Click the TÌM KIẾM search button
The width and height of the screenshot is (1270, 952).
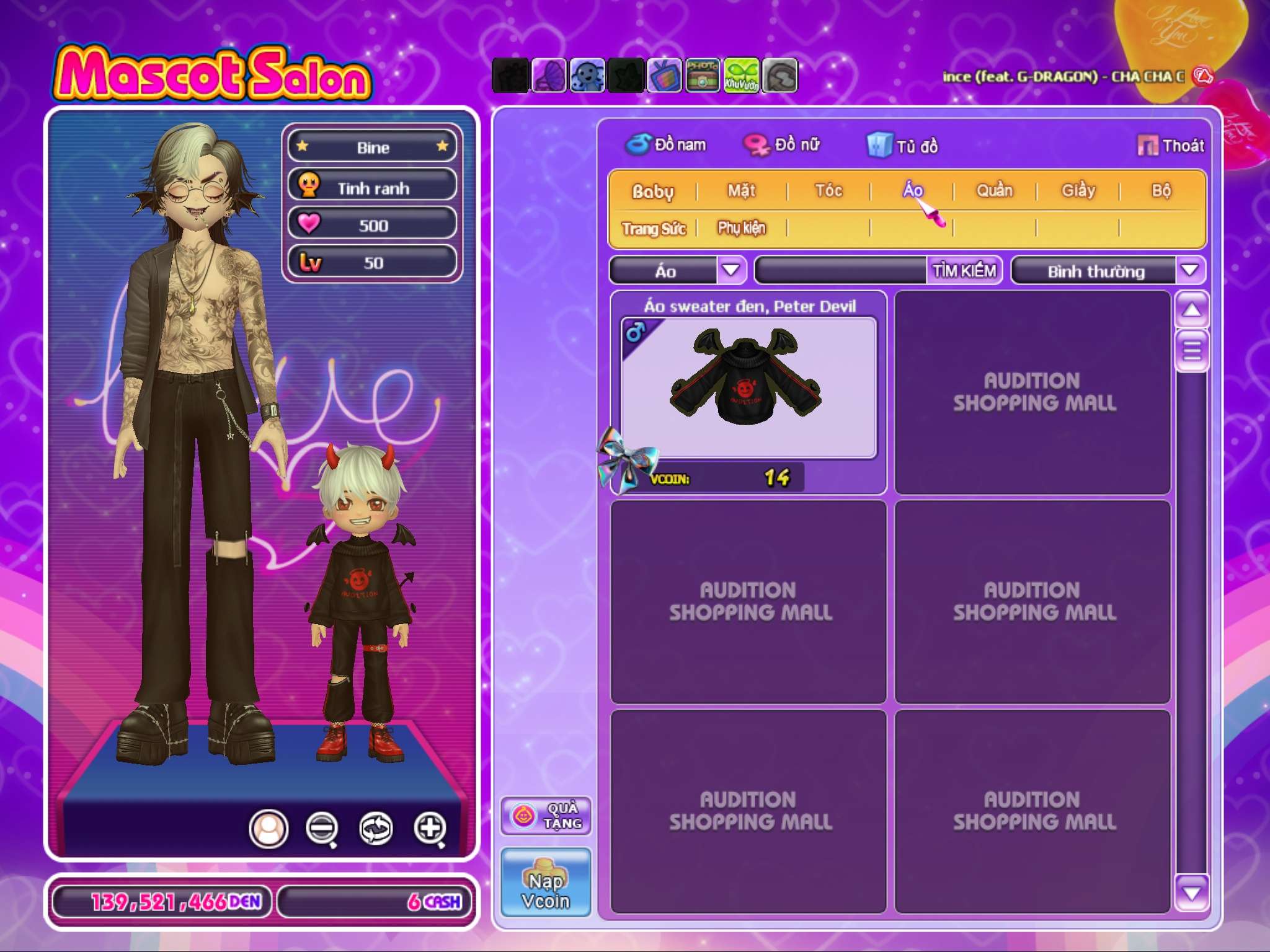[964, 270]
